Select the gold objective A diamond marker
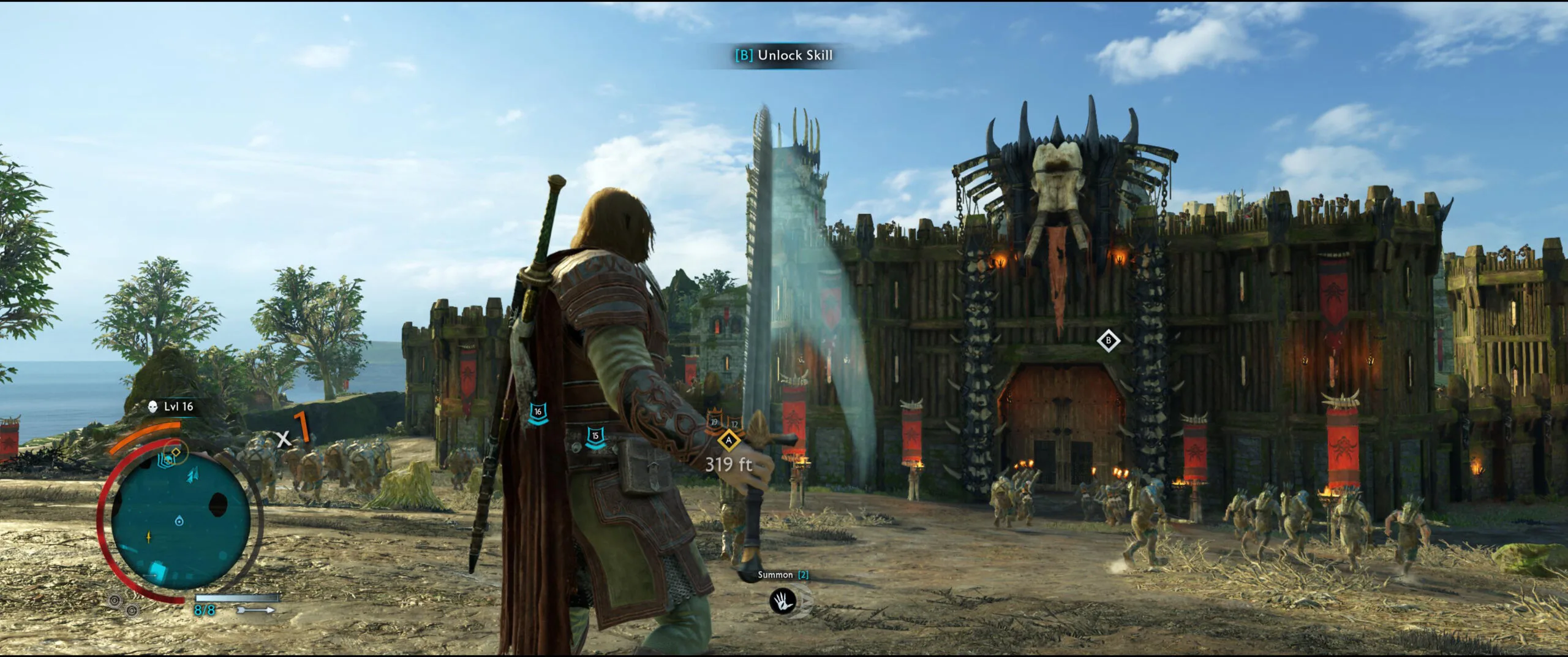This screenshot has height=657, width=1568. click(728, 440)
